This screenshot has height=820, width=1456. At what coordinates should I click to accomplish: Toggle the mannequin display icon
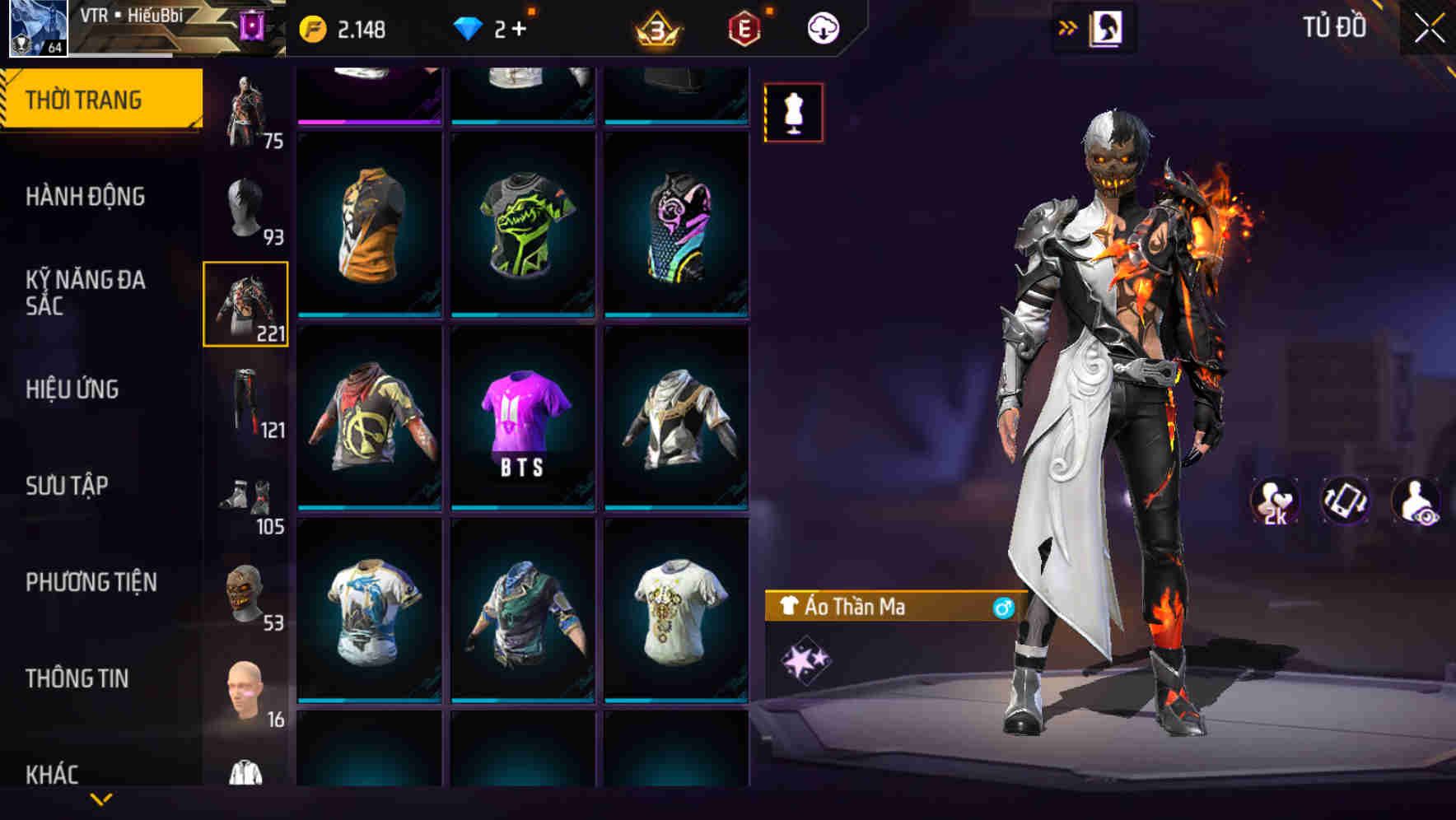[793, 112]
